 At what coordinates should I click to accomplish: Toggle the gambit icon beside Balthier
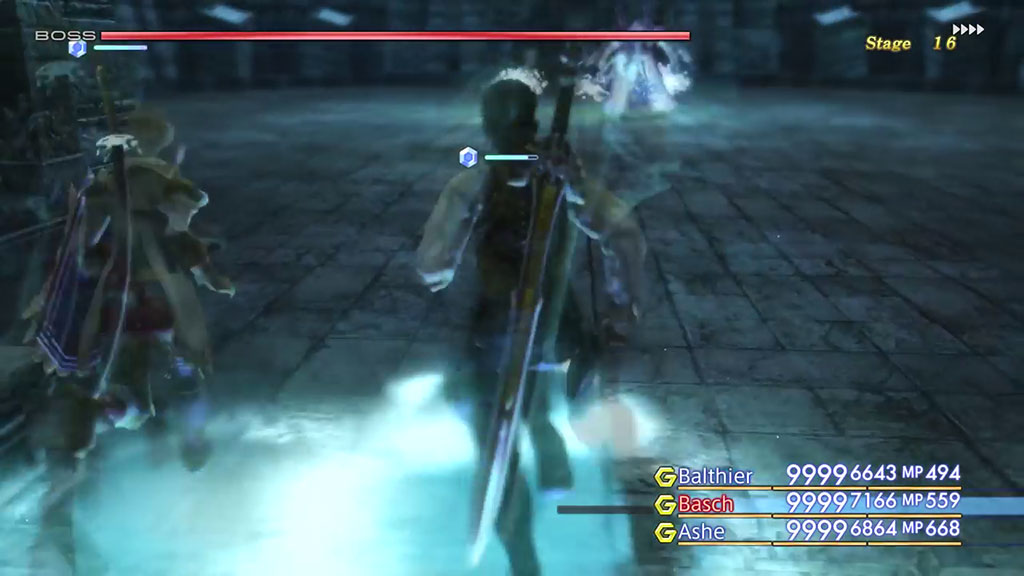(664, 476)
